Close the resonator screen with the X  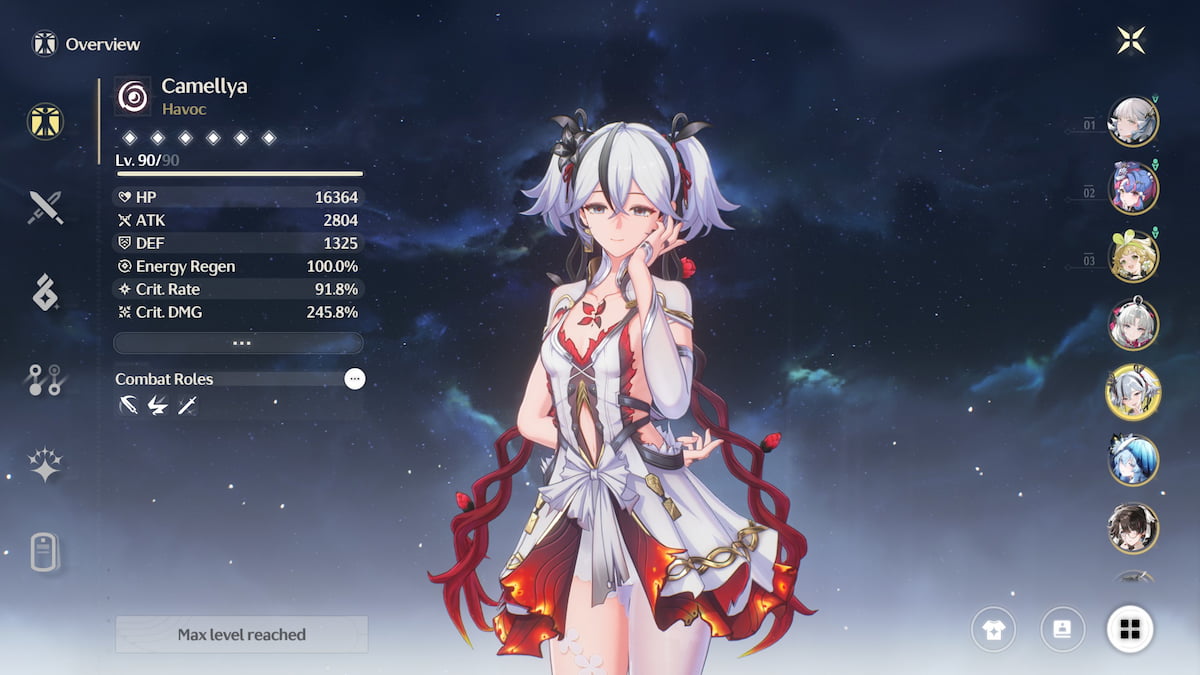coord(1131,40)
